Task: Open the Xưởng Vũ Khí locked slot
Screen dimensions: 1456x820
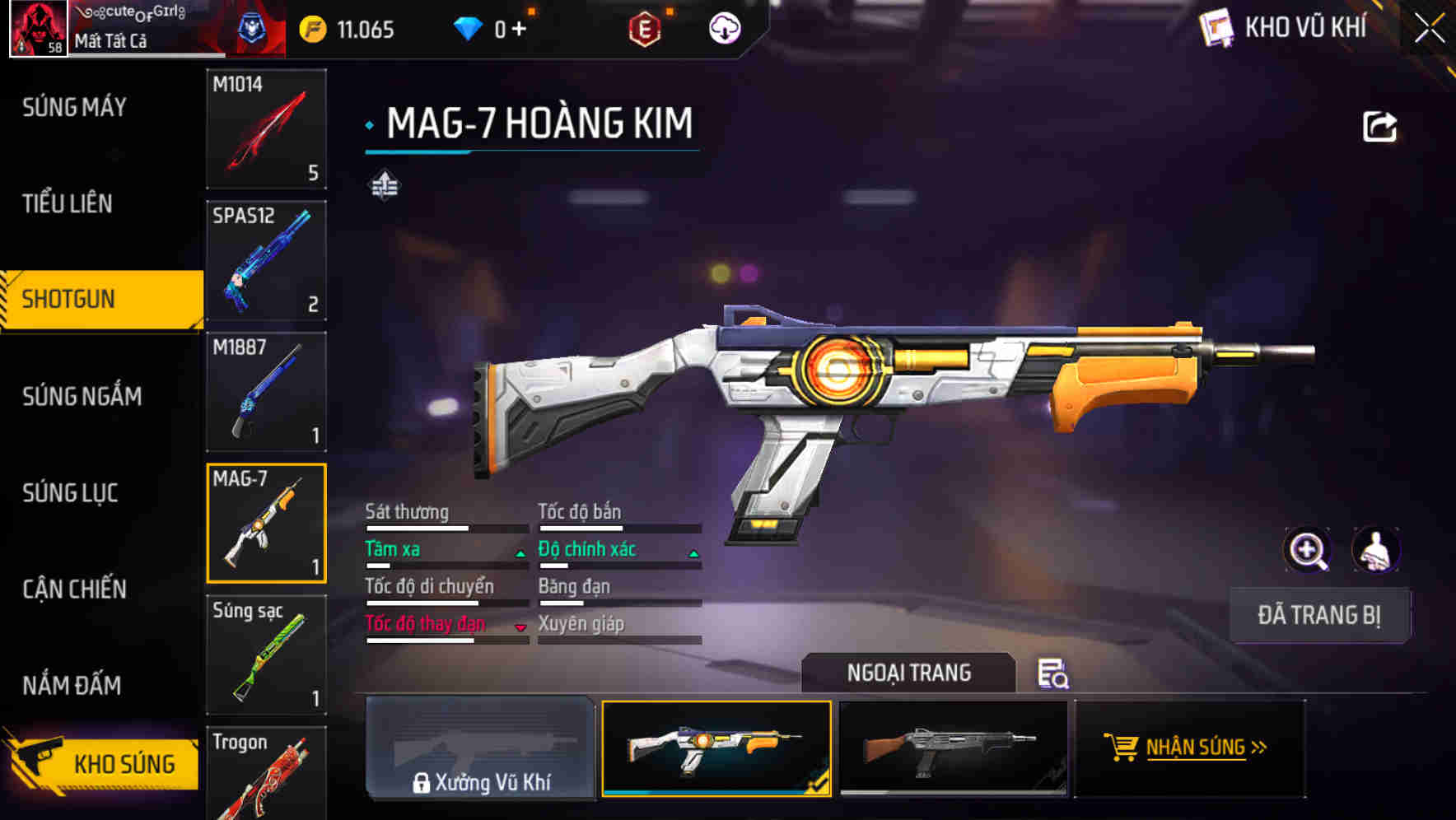Action: 480,748
